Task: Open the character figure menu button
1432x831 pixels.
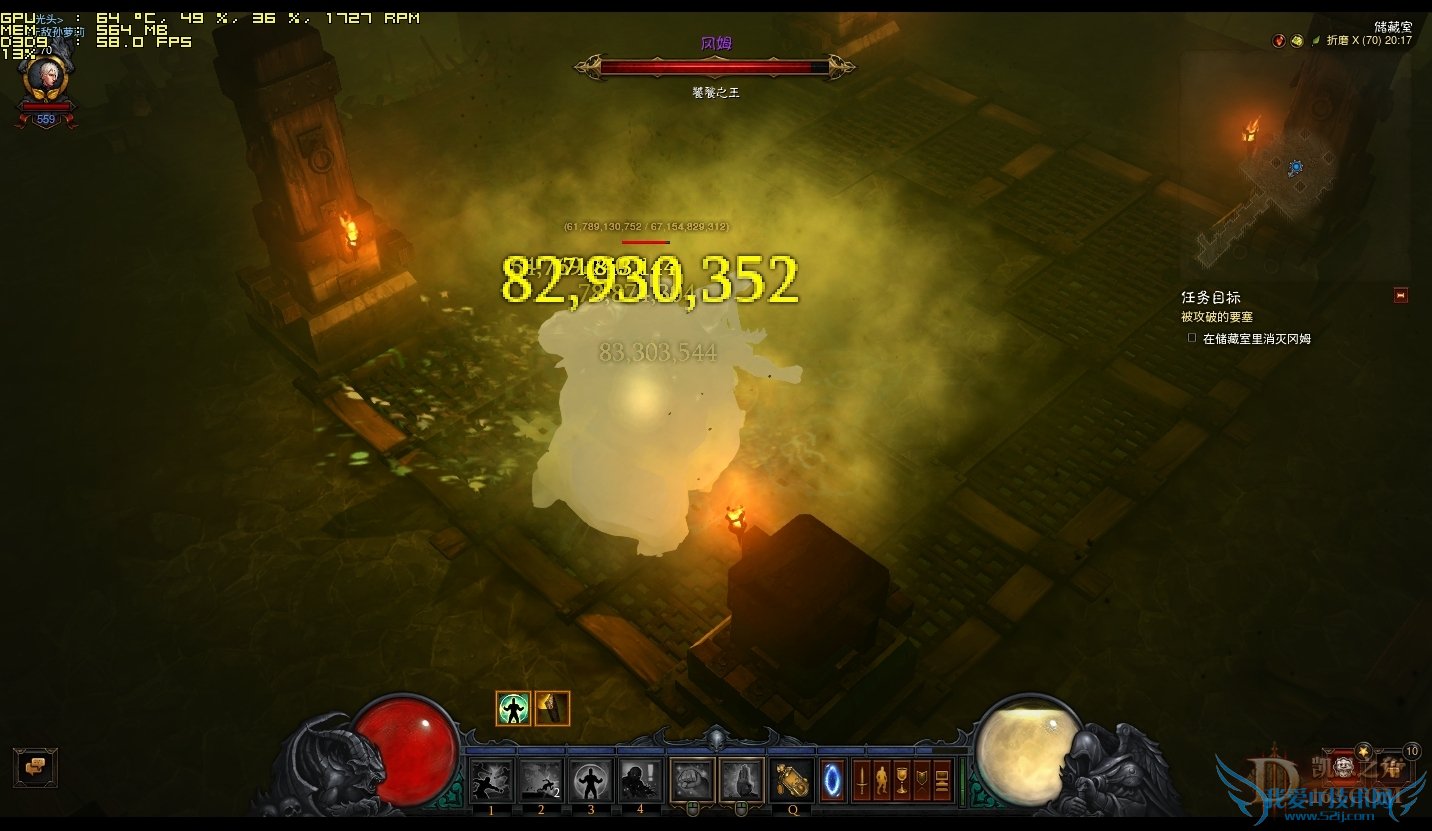Action: pos(882,780)
